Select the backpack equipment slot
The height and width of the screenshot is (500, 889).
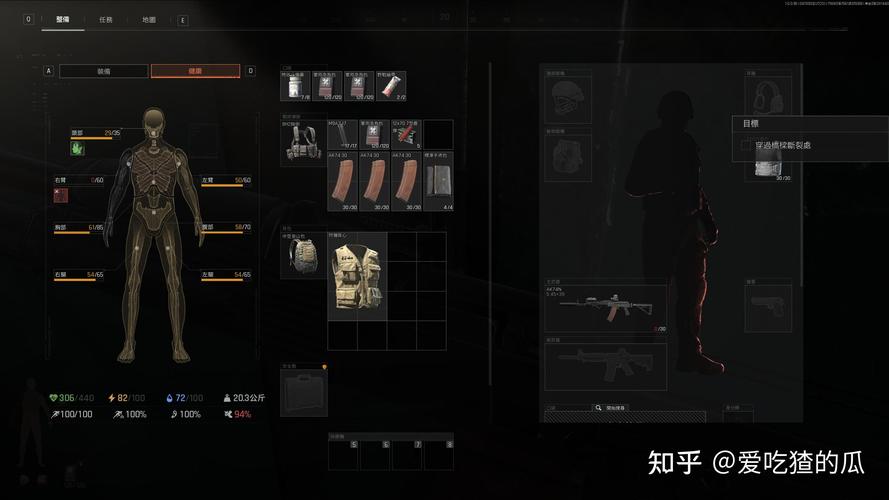tap(303, 257)
